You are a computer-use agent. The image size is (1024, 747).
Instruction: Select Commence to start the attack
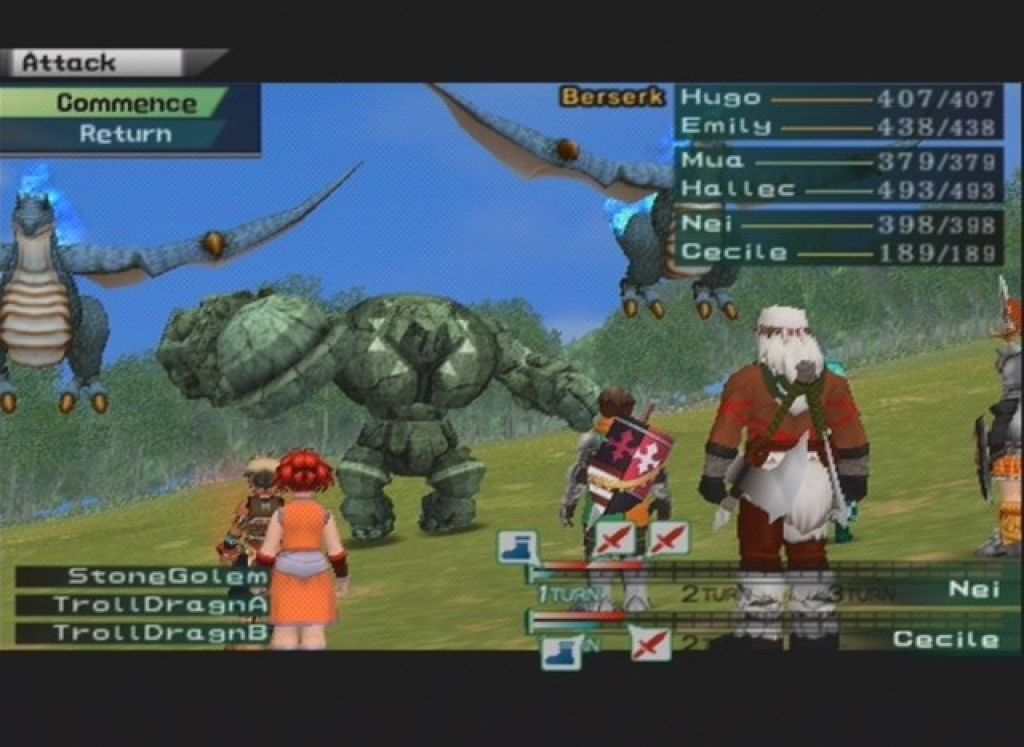pos(125,103)
